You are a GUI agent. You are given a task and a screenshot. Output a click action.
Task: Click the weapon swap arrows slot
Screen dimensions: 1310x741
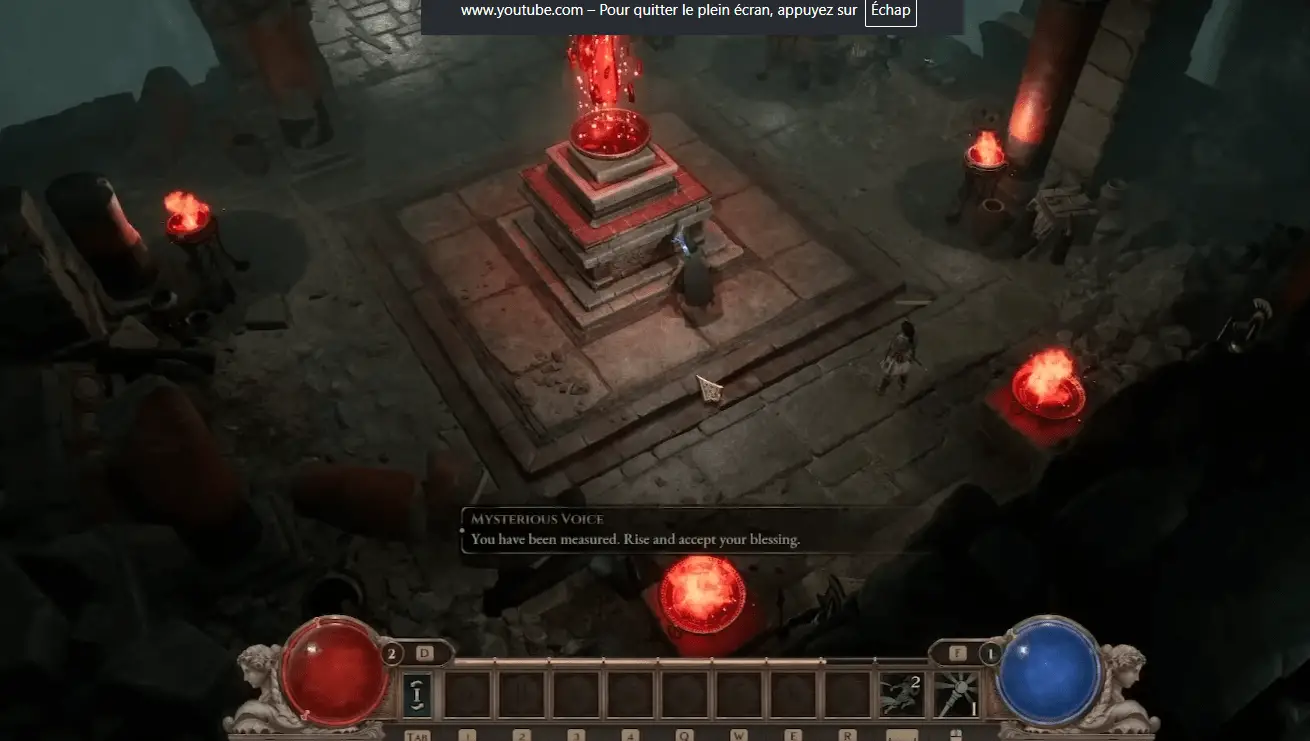pyautogui.click(x=418, y=695)
